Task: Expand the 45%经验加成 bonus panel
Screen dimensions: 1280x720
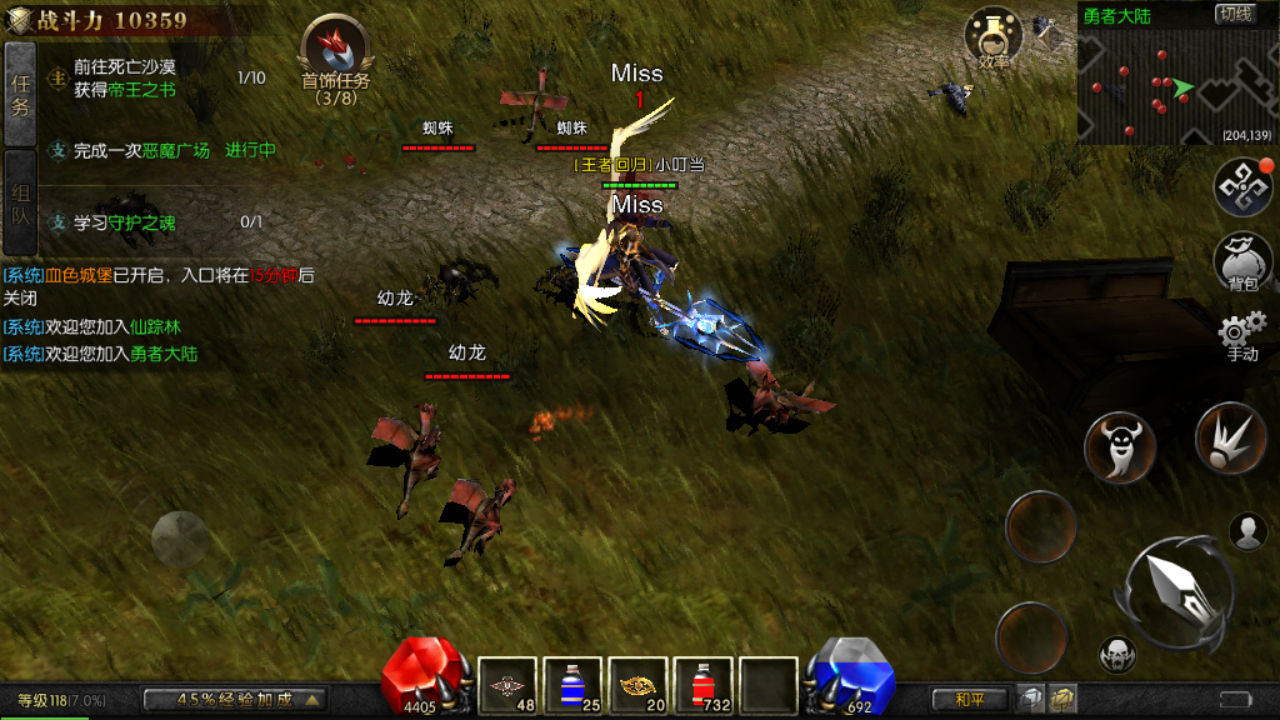Action: [236, 699]
